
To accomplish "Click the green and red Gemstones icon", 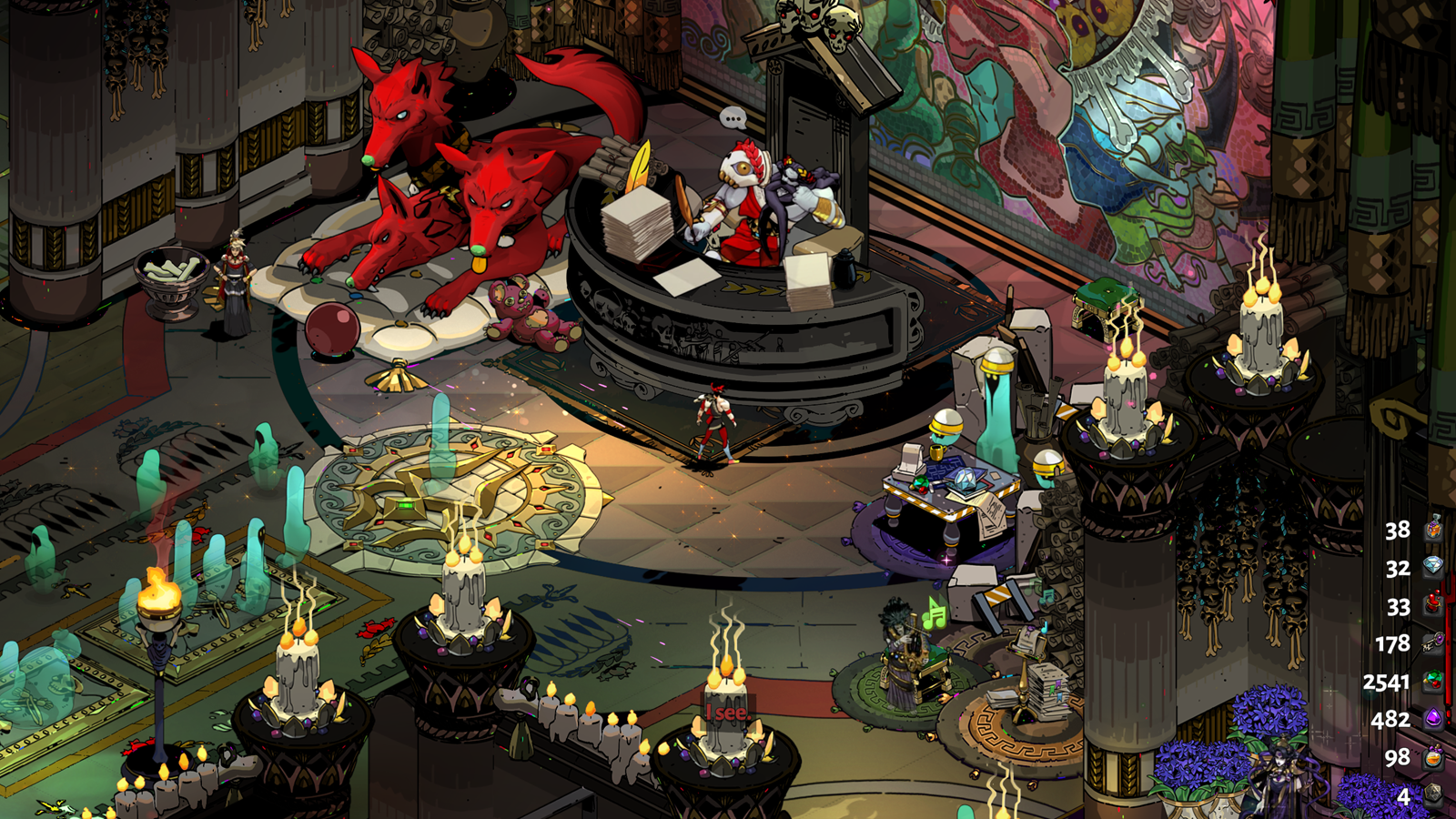I will click(1433, 681).
